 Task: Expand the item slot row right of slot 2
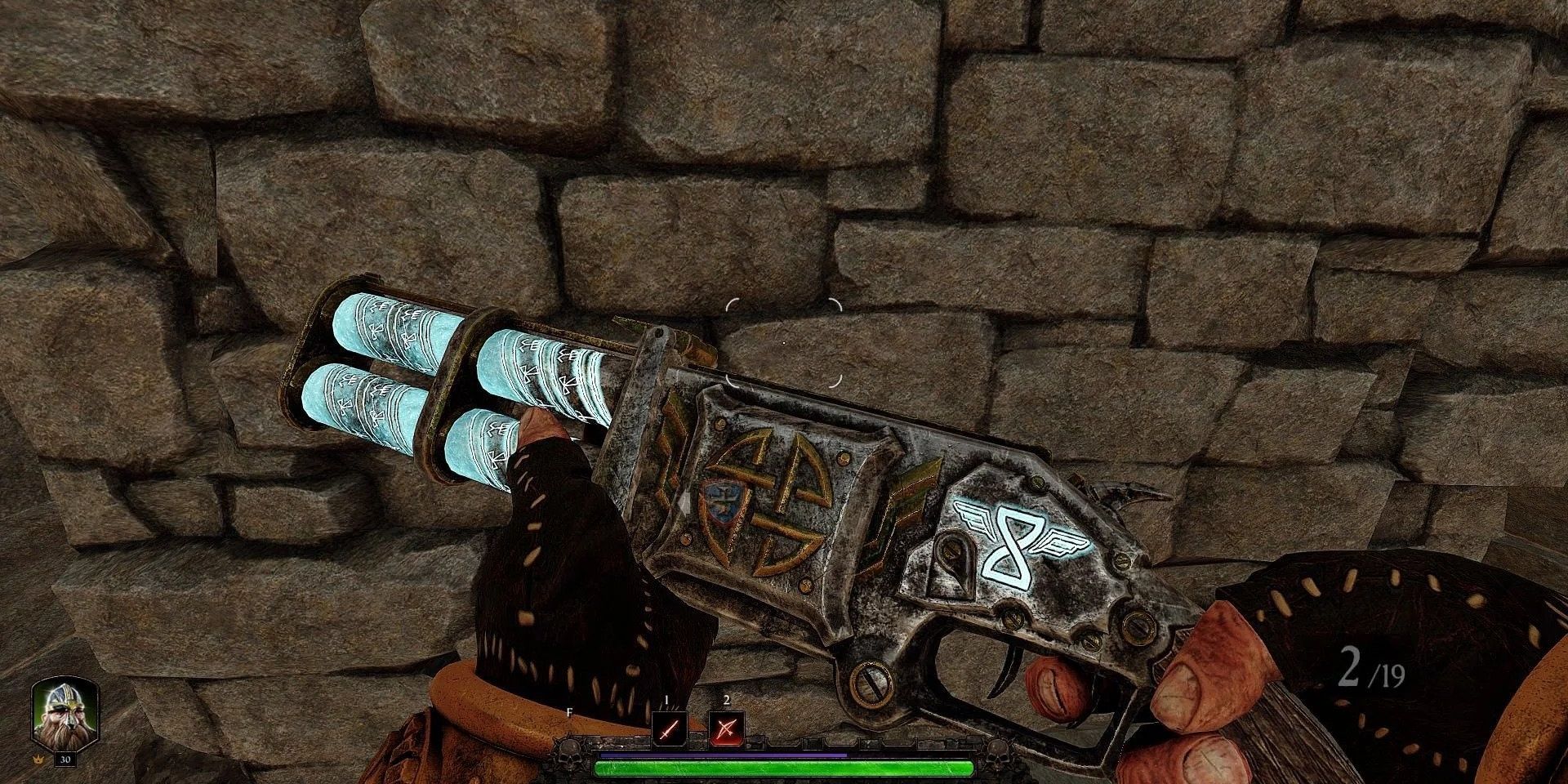(784, 742)
